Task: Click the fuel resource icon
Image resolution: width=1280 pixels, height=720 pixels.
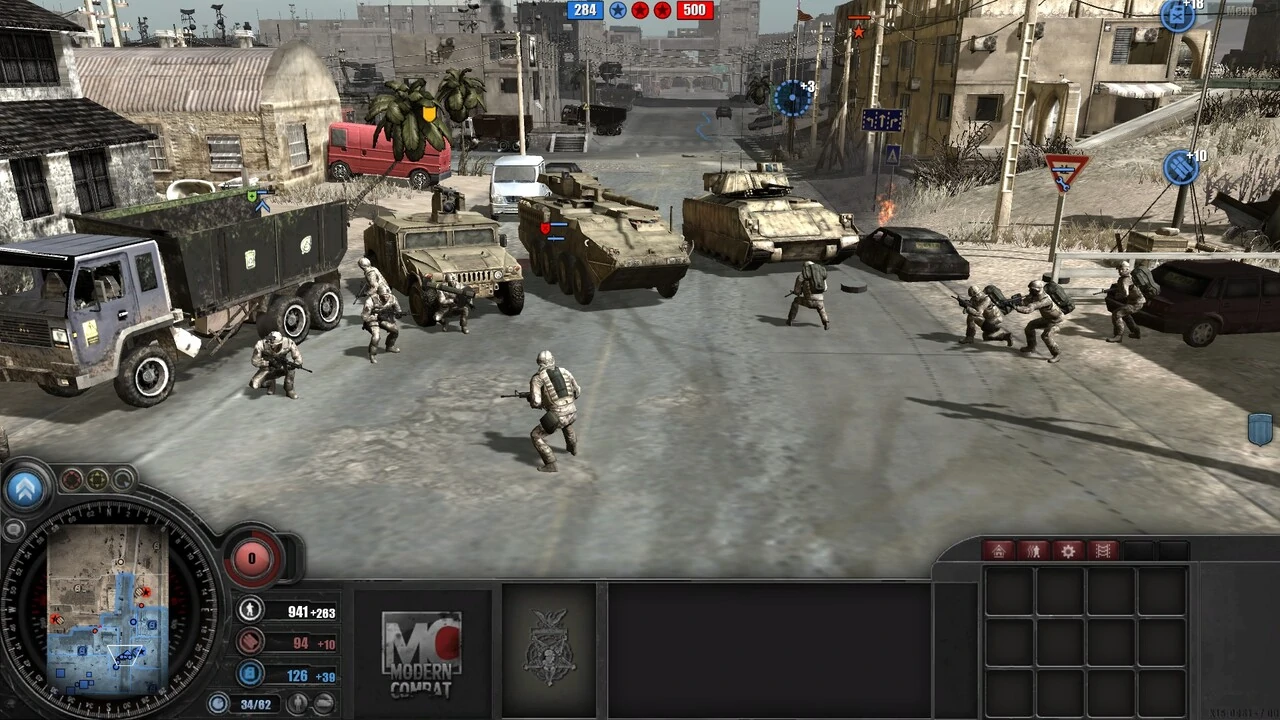Action: (251, 673)
